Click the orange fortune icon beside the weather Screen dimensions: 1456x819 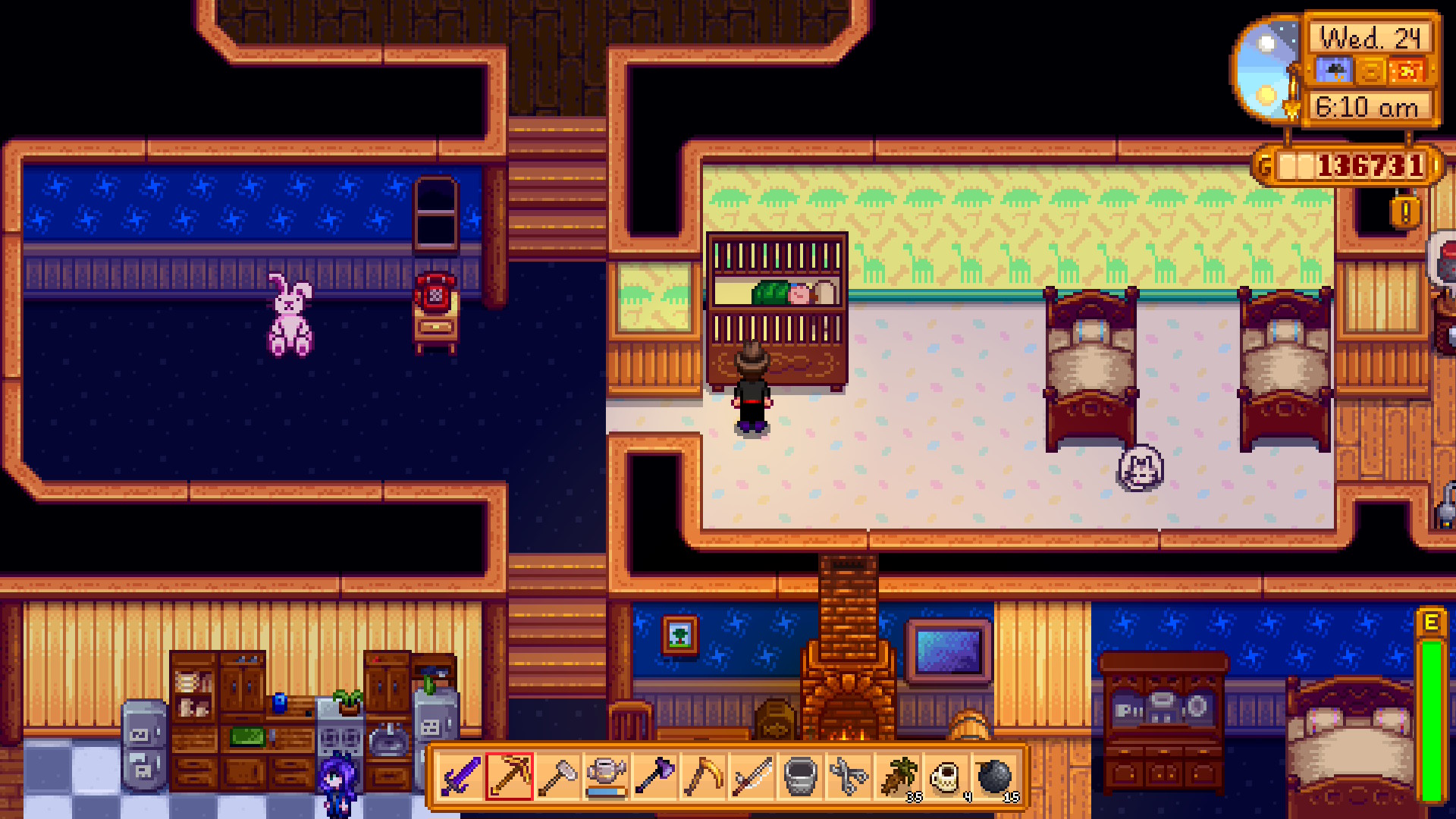coord(1406,70)
